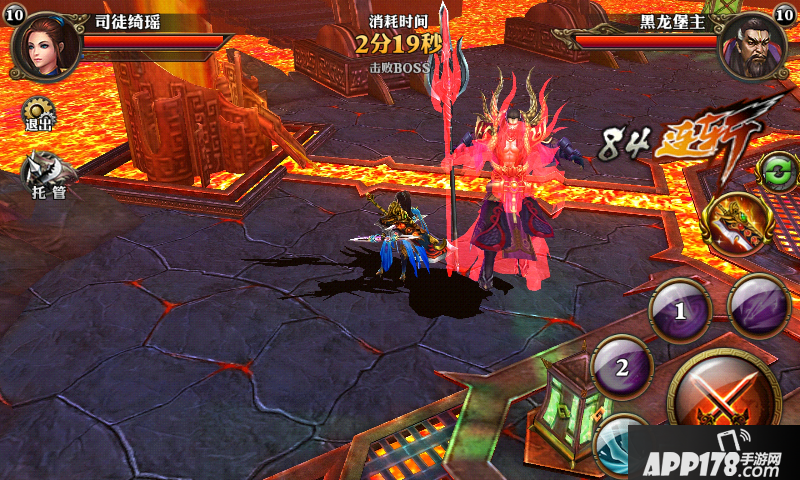Trigger the unnumbered purple skill orb

point(760,304)
